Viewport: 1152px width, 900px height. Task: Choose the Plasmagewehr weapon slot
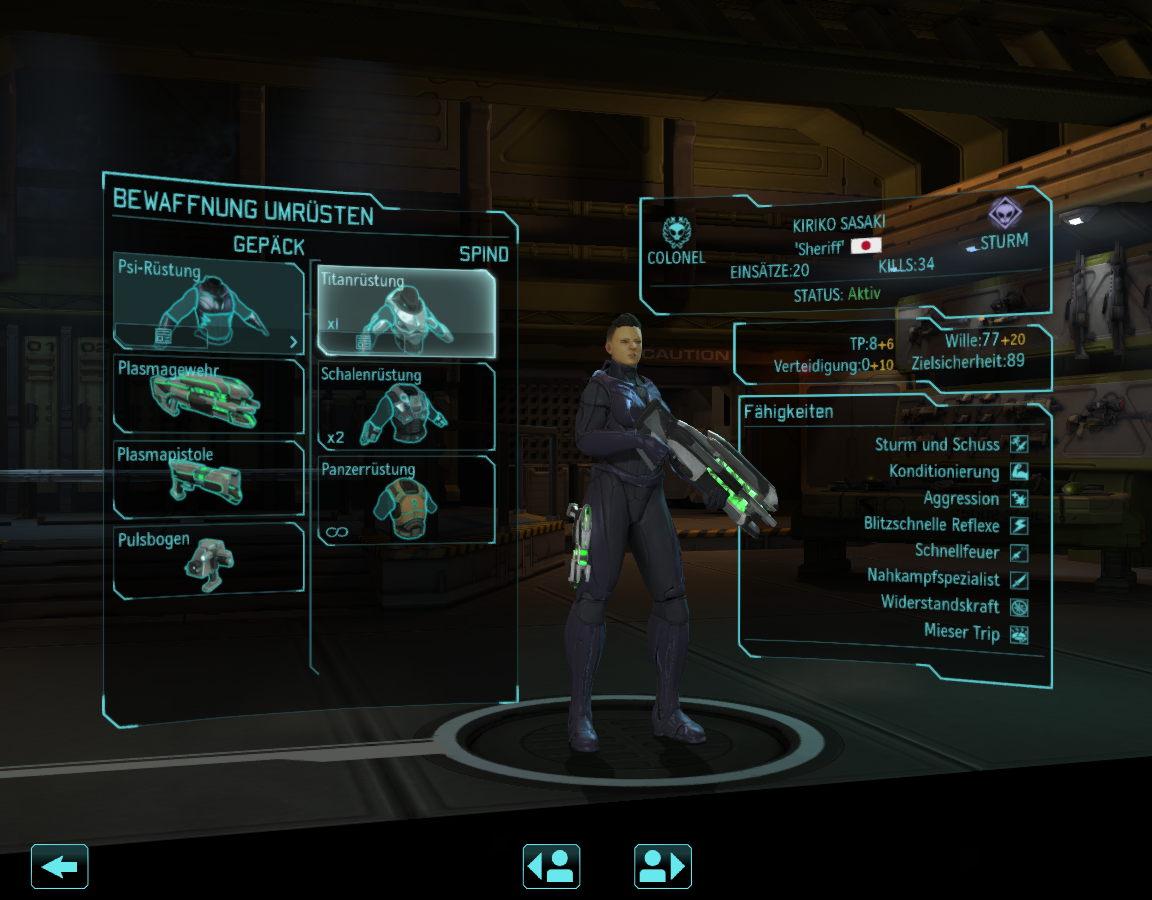(x=209, y=396)
